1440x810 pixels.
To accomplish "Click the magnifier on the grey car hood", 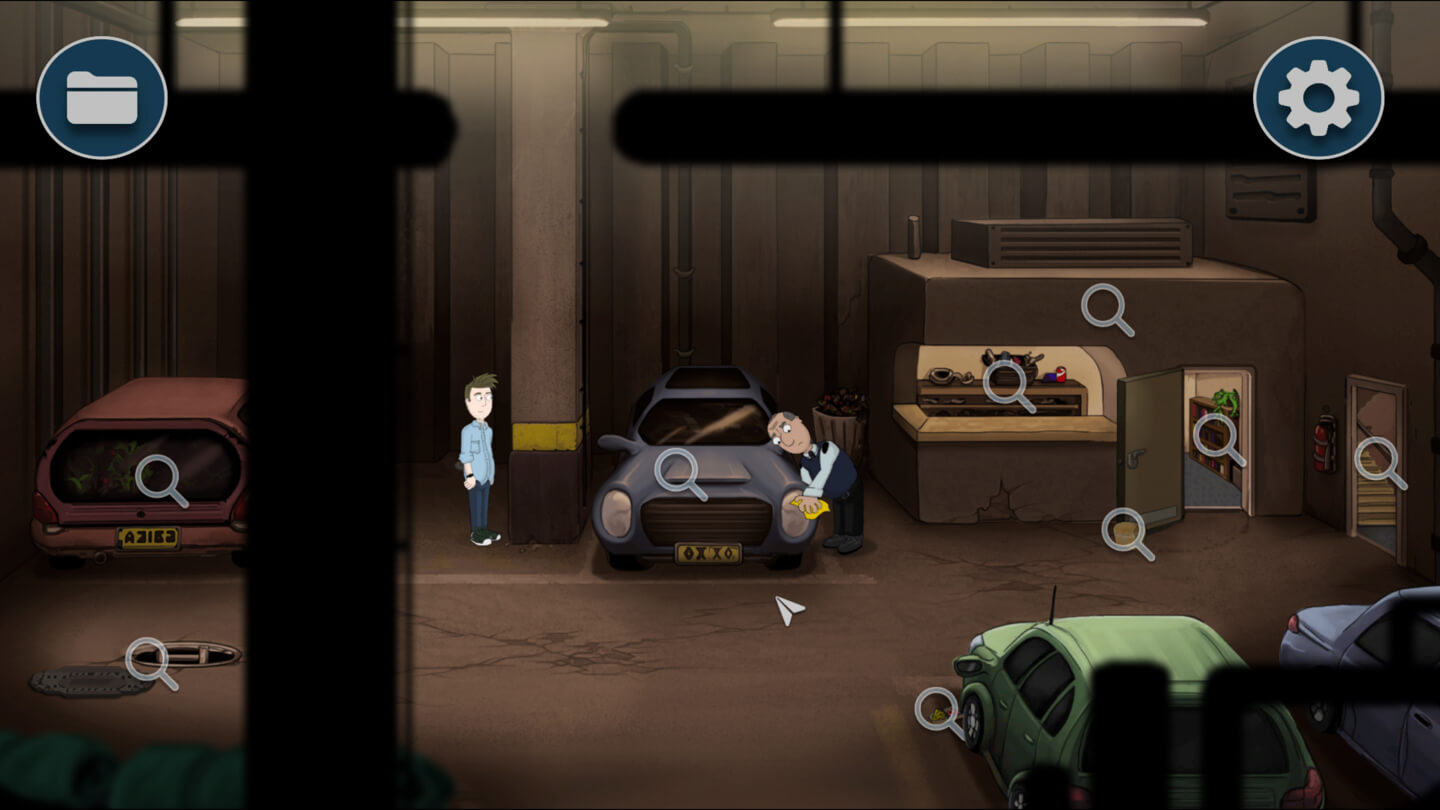I will point(677,470).
